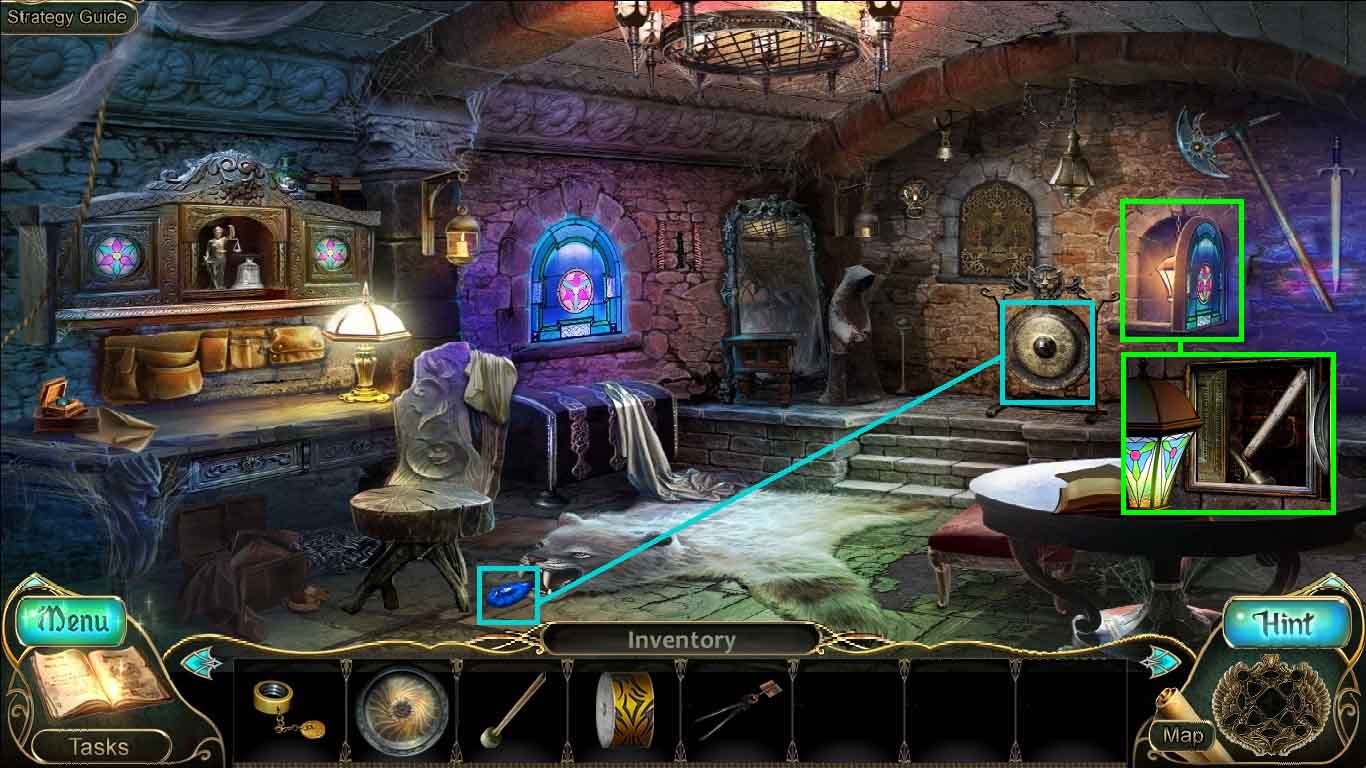1366x768 pixels.
Task: Pick the gong mallet from inventory
Action: (512, 711)
